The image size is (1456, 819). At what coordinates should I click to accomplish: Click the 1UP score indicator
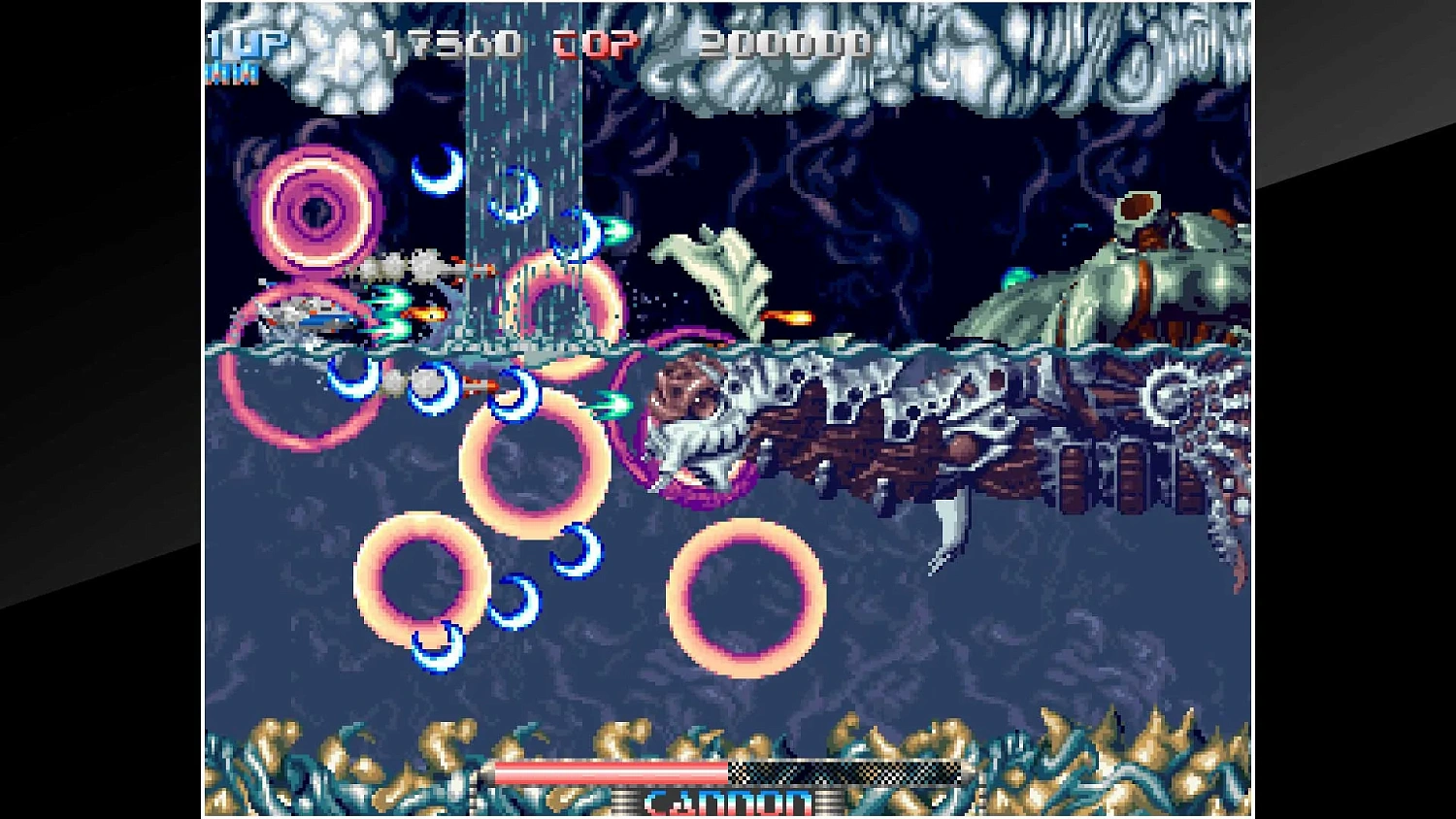click(x=246, y=41)
